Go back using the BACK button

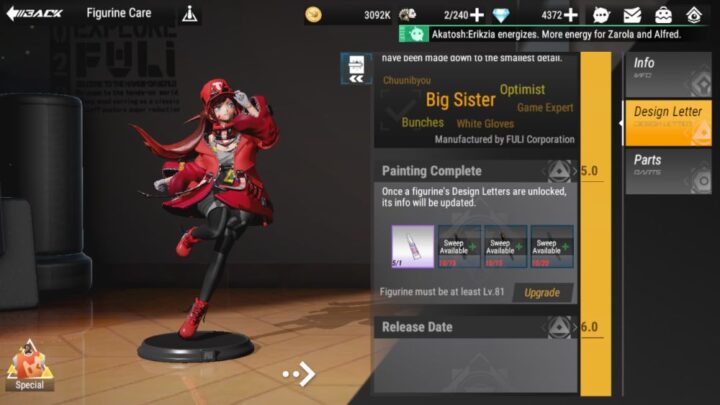point(36,14)
